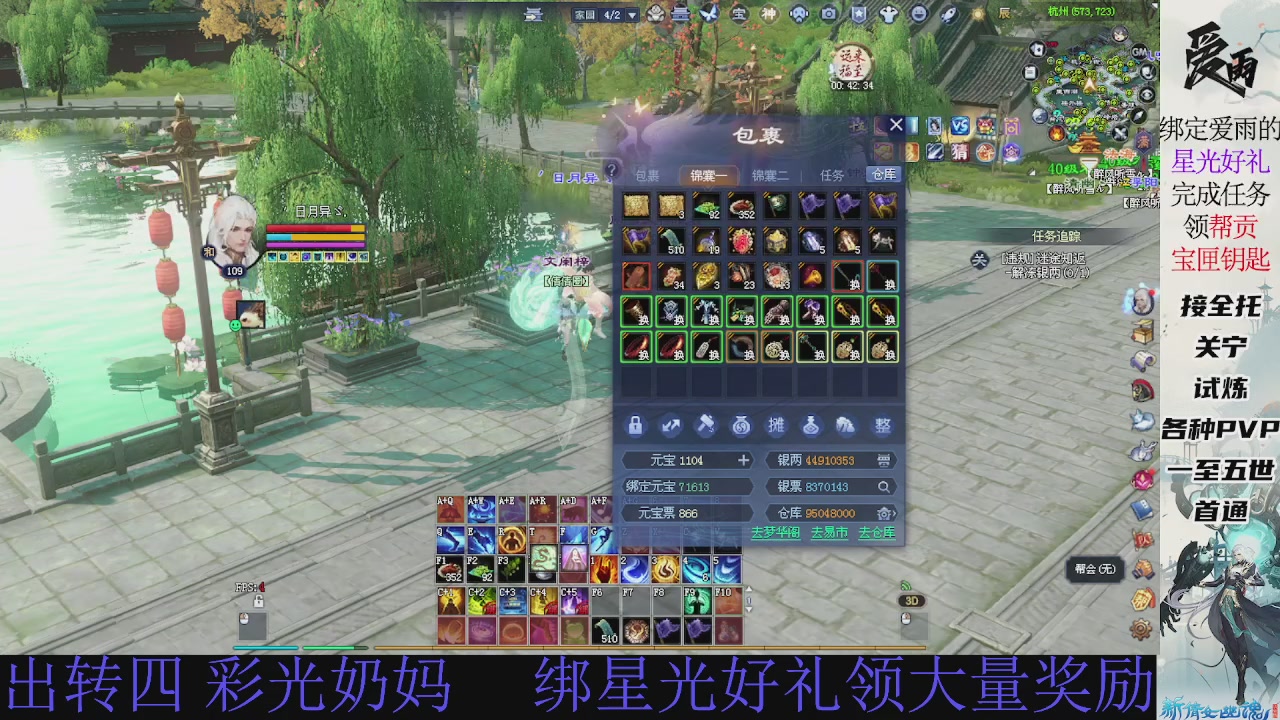Click the butterfly icon on the top toolbar
Viewport: 1280px width, 720px height.
[711, 15]
